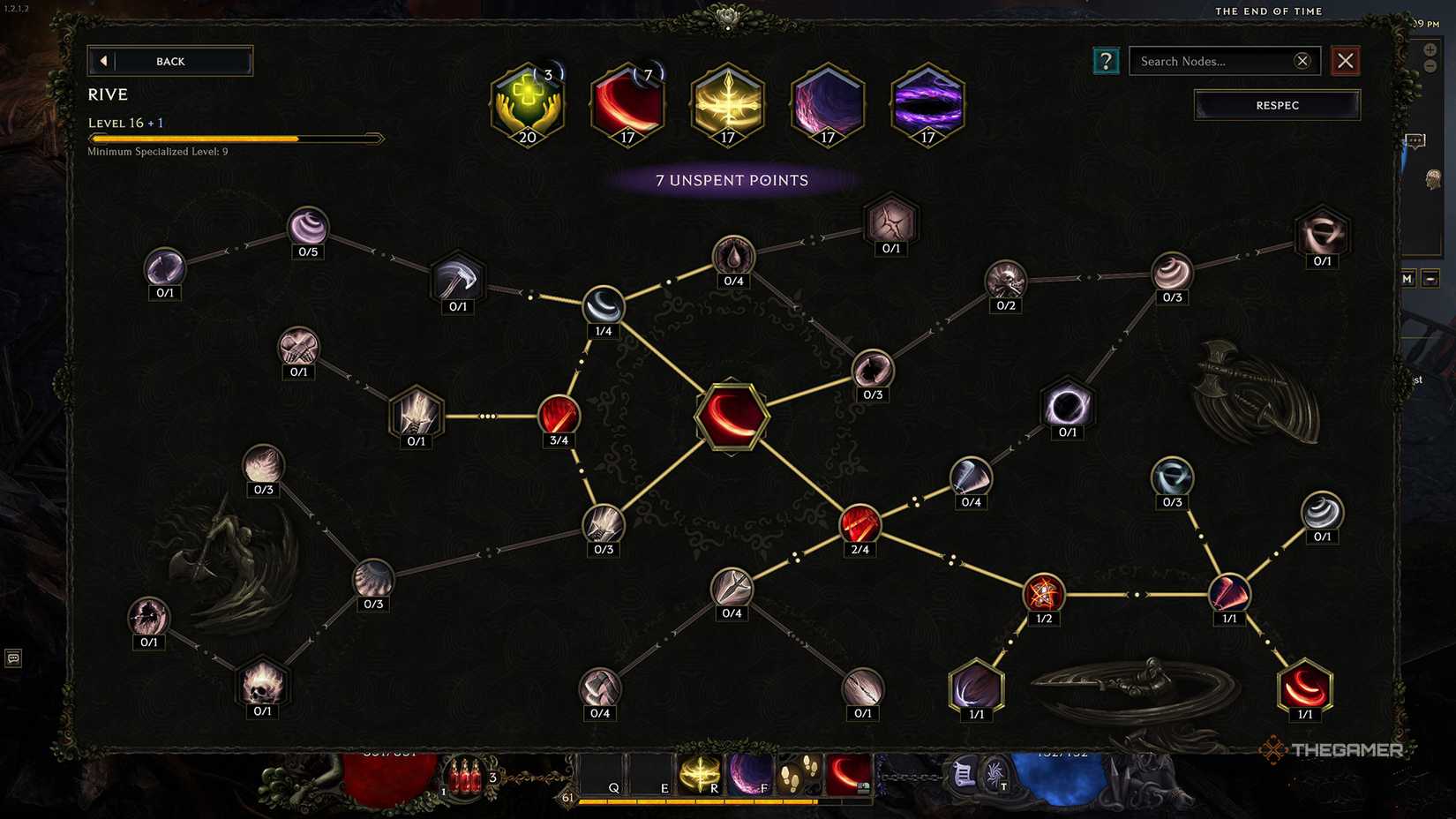Screen dimensions: 1456x819
Task: Select the red Rive skill icon with 7 points
Action: (627, 104)
